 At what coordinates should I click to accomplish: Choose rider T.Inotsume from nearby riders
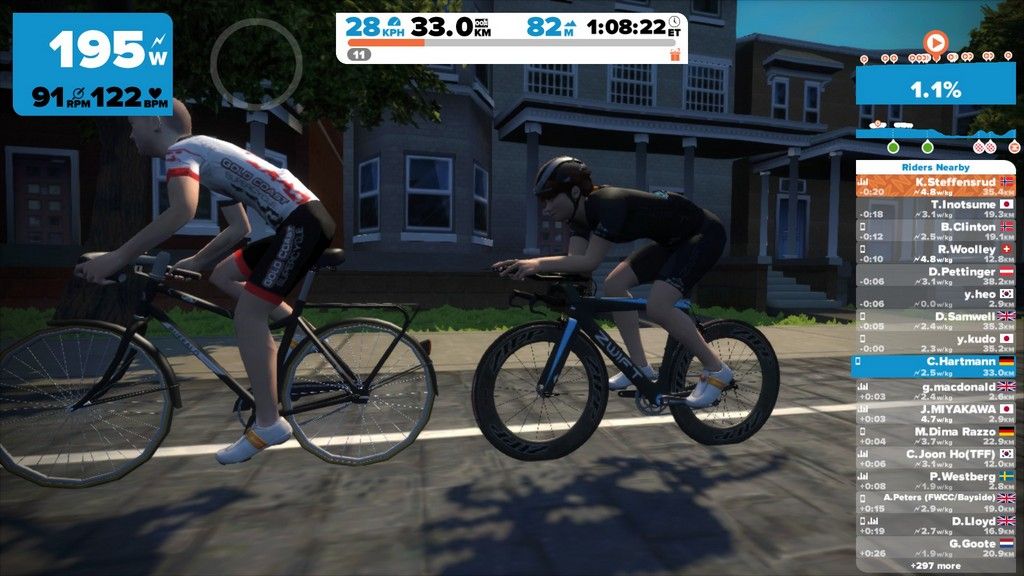tap(935, 209)
